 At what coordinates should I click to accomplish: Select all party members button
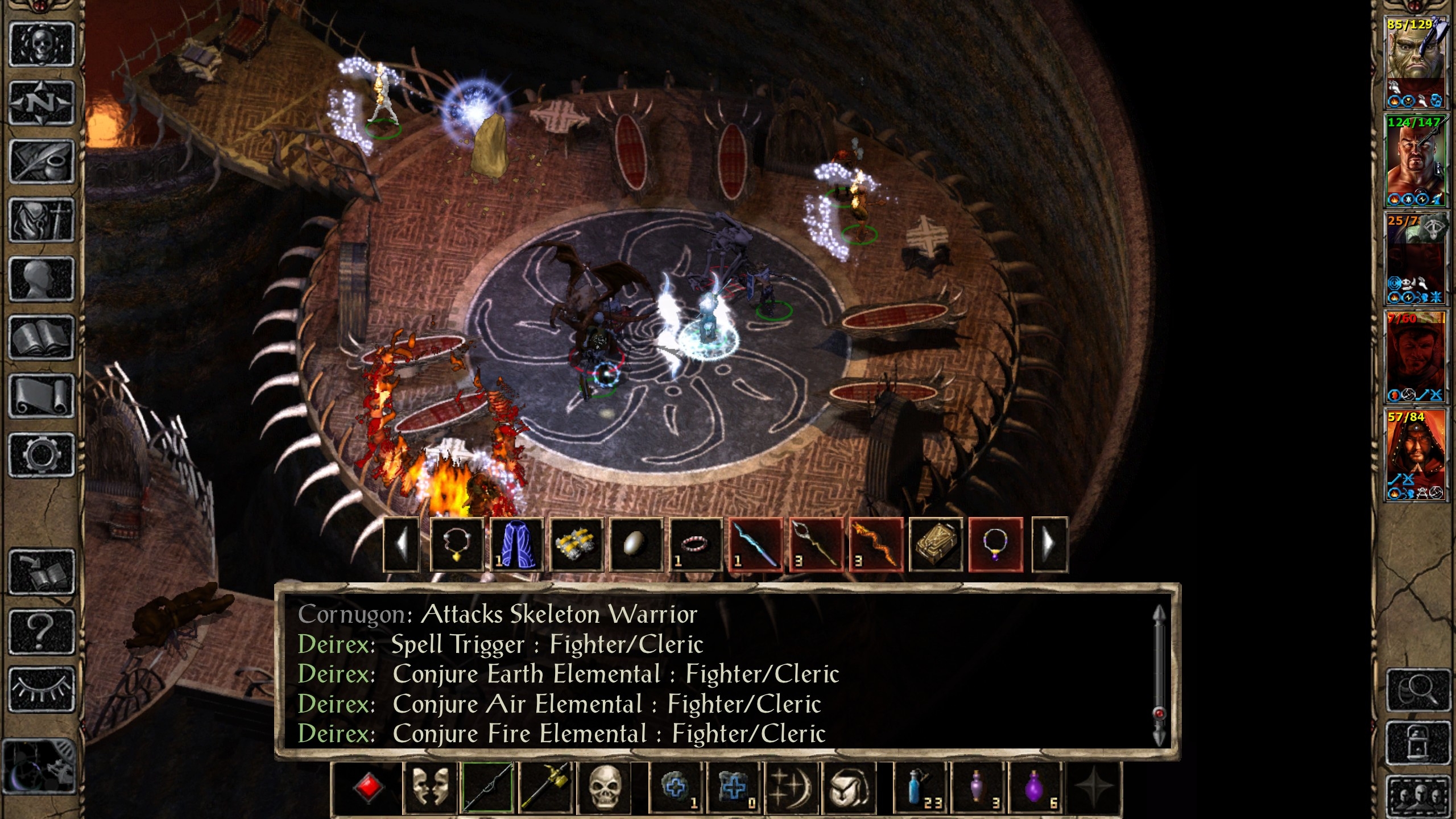pyautogui.click(x=1419, y=796)
